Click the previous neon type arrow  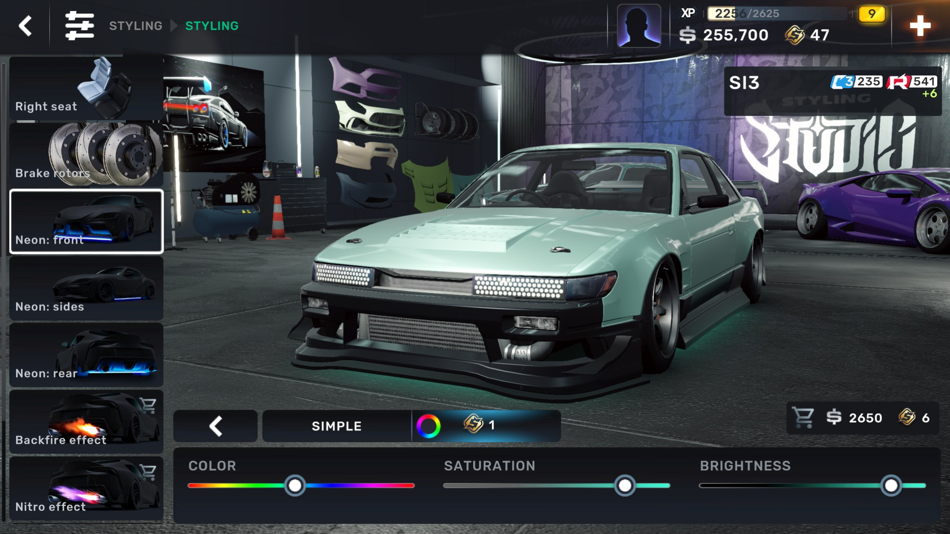216,426
